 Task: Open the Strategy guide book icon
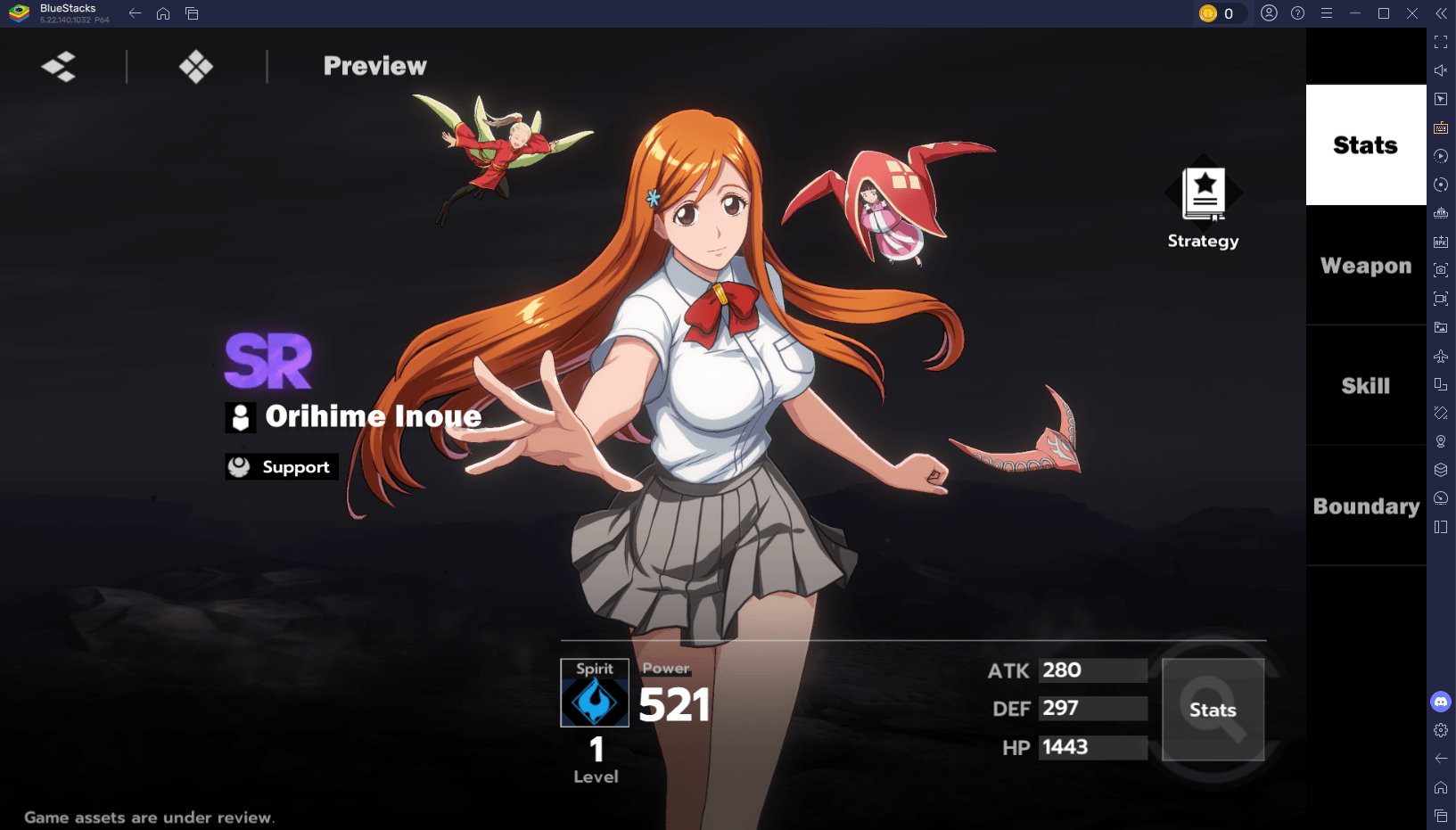[1204, 194]
